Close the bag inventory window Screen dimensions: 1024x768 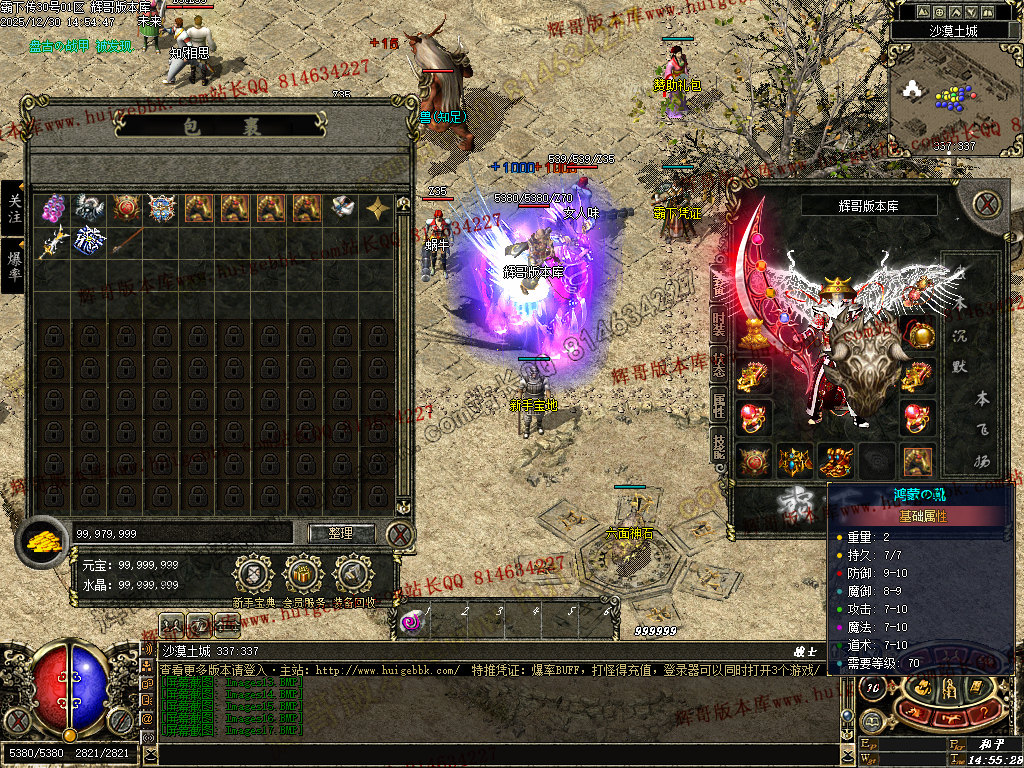click(400, 534)
